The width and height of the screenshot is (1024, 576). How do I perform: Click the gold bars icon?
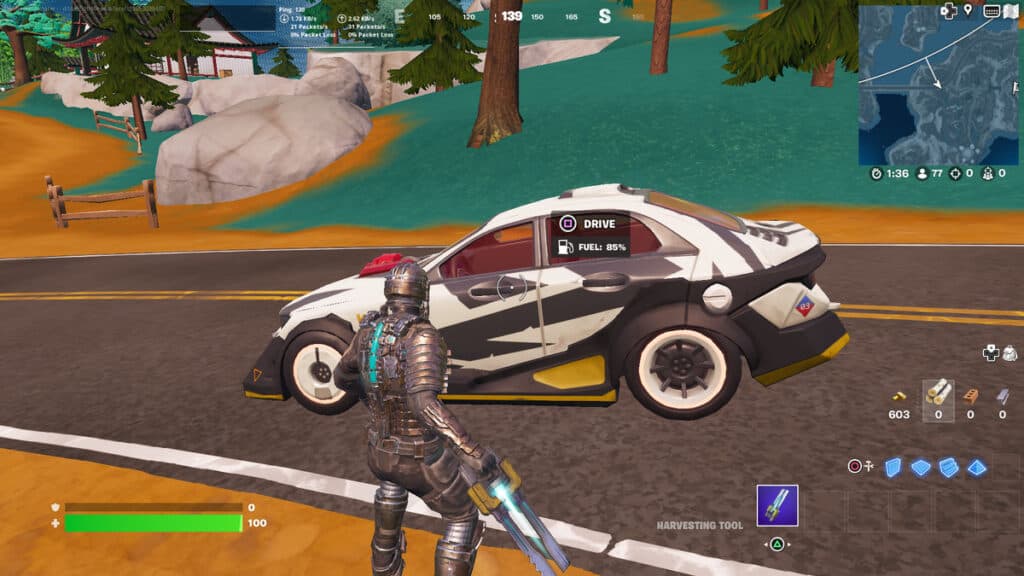[898, 397]
